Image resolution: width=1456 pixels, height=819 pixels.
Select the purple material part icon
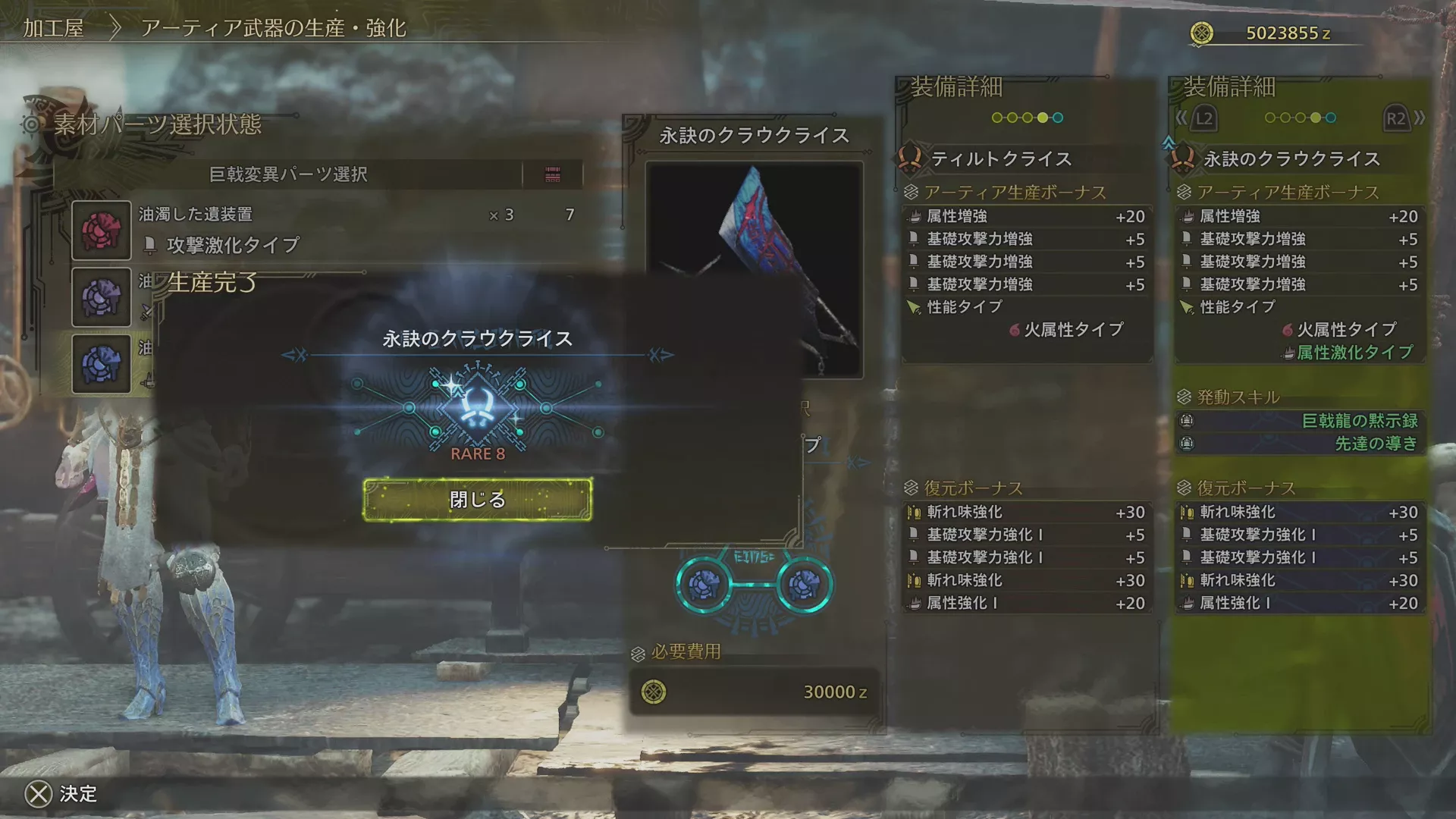tap(102, 297)
